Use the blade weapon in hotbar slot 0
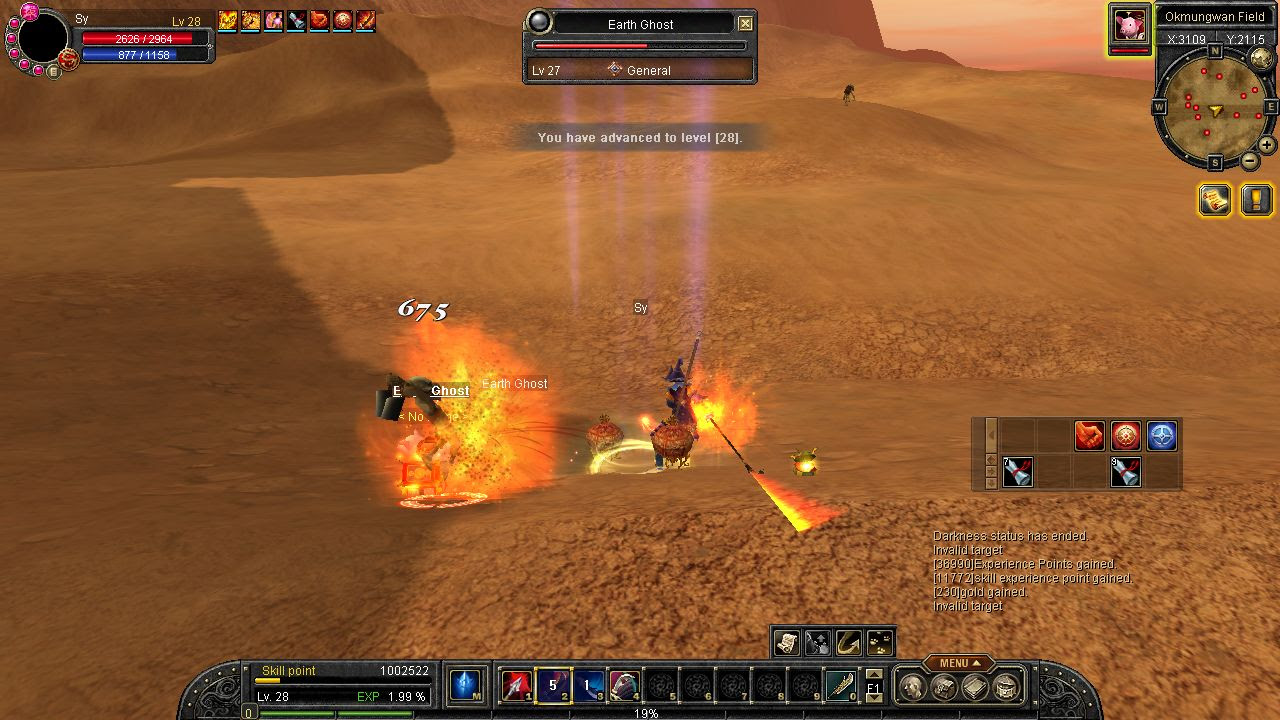1280x720 pixels. point(841,686)
